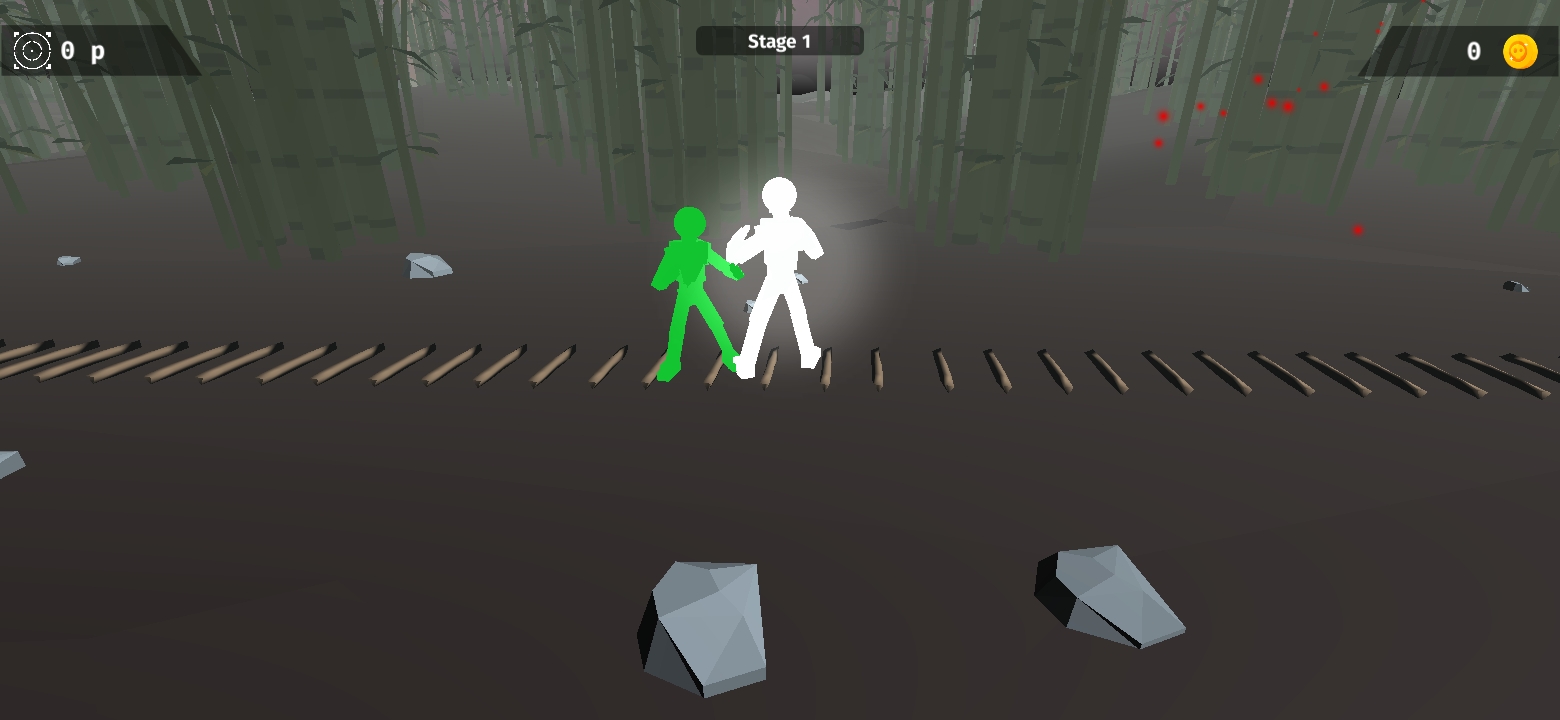Click the white stickman's head
The image size is (1560, 720).
777,194
